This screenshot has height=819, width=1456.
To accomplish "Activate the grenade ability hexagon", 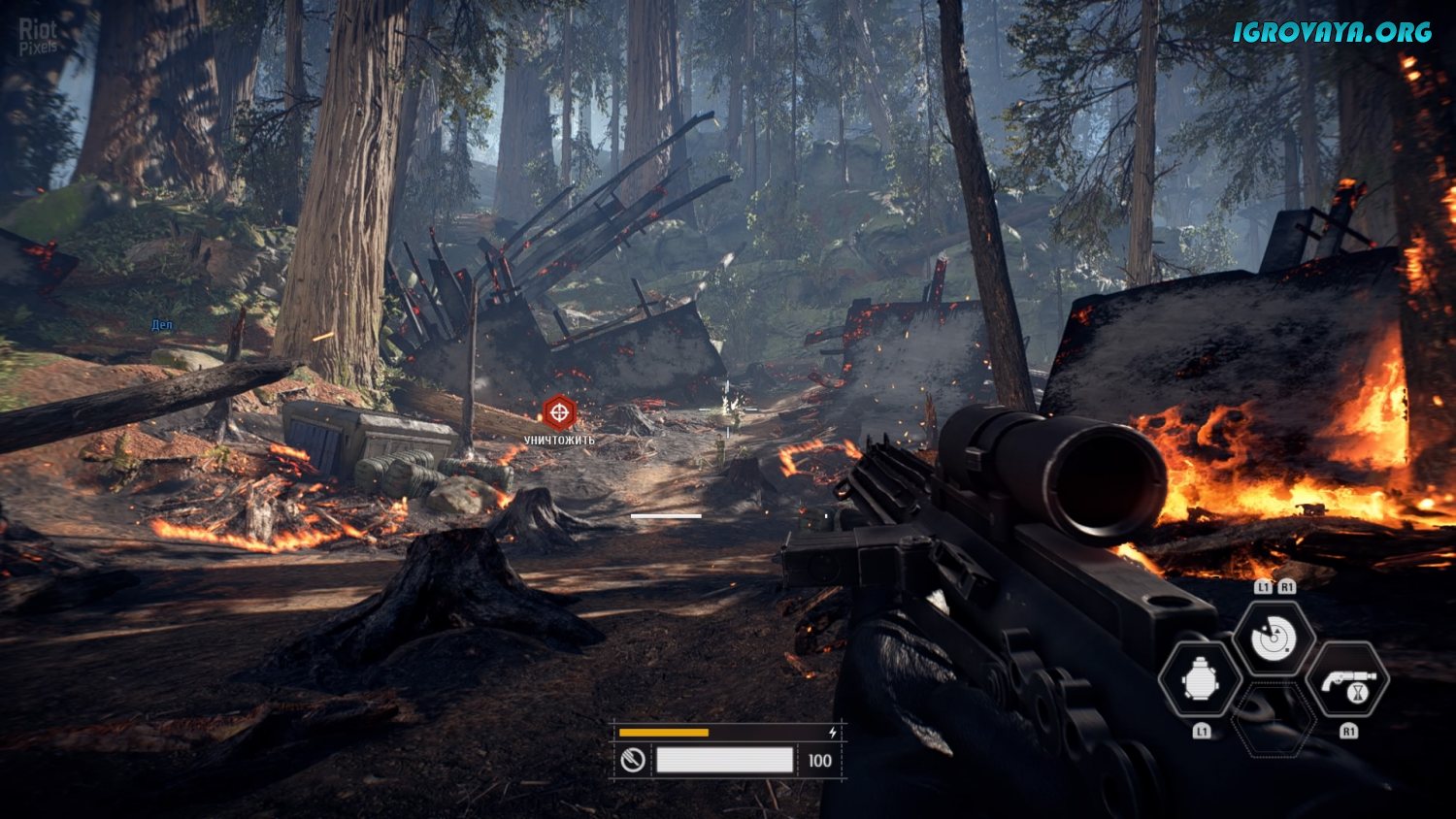I will [1201, 680].
